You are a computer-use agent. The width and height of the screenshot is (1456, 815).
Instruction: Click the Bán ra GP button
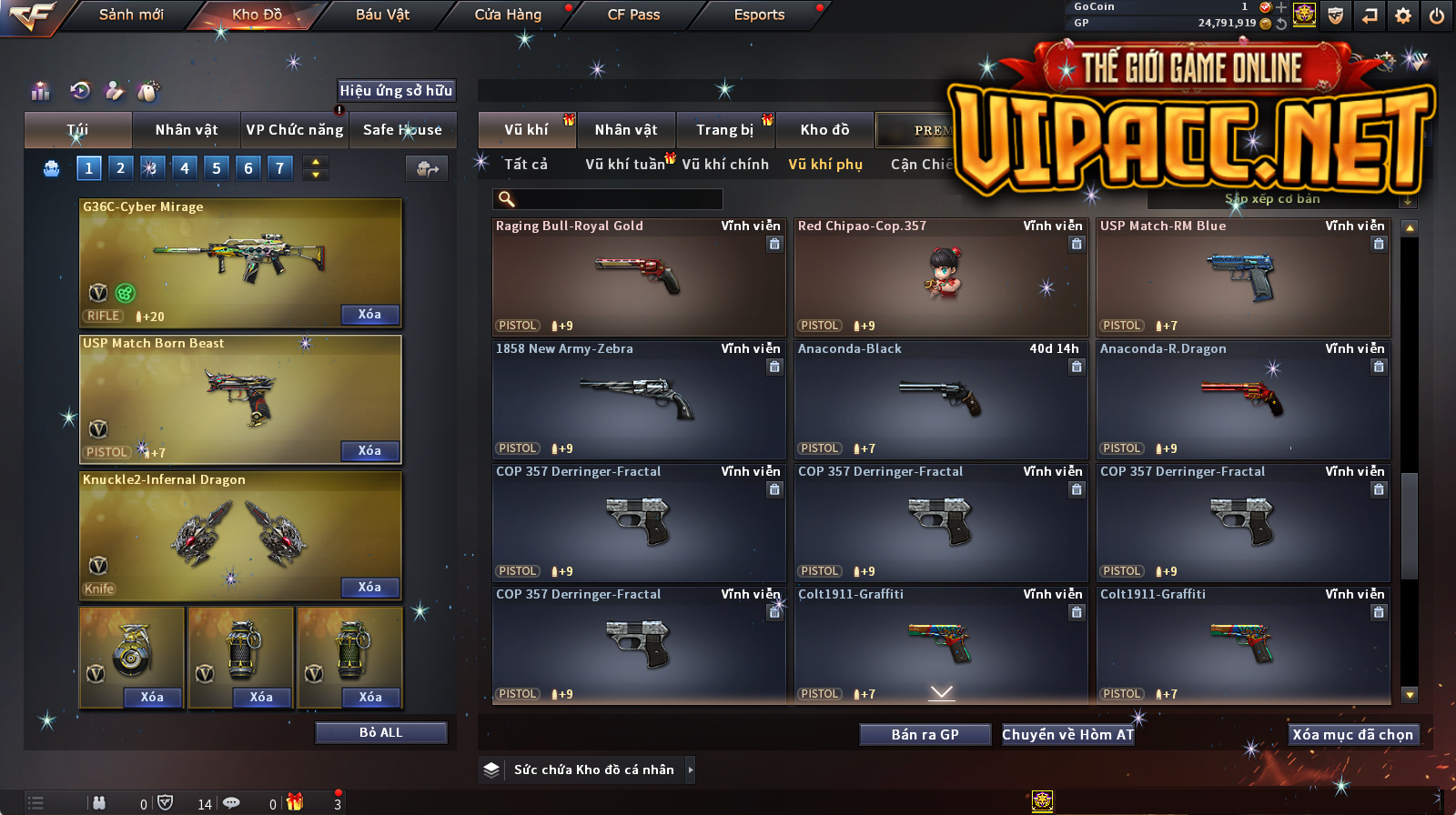tap(925, 735)
